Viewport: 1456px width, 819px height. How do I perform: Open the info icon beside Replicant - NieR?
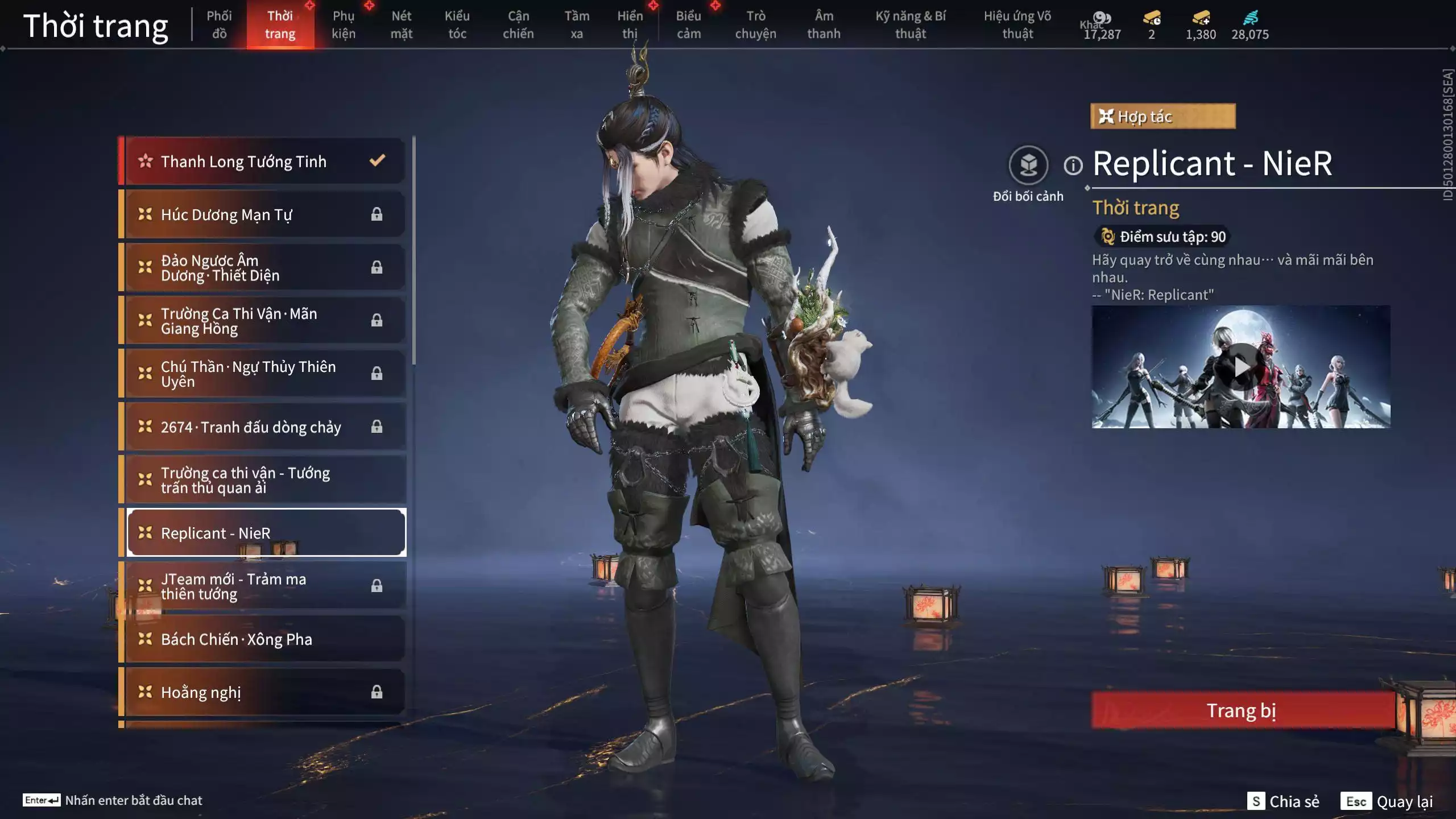(x=1073, y=166)
